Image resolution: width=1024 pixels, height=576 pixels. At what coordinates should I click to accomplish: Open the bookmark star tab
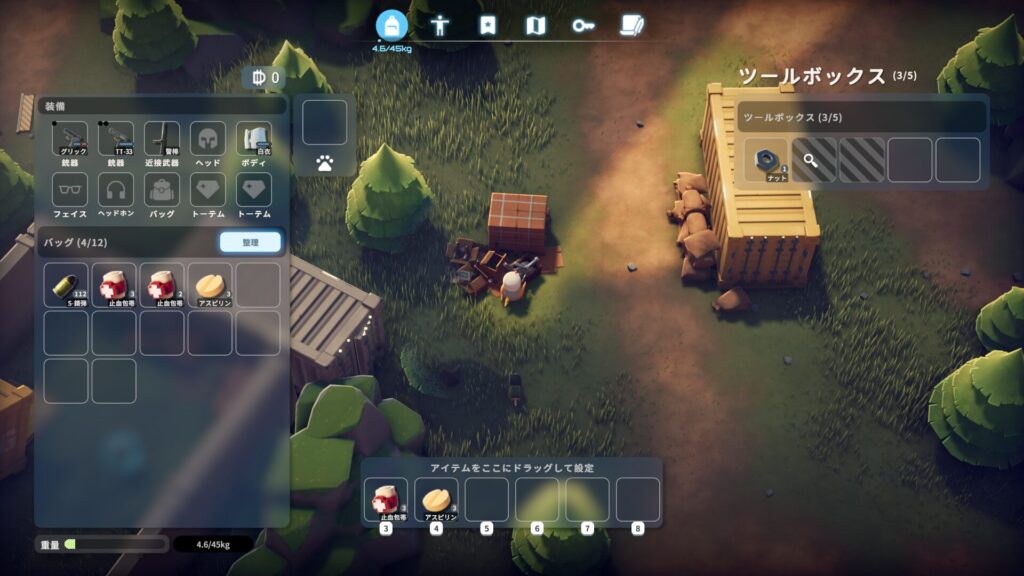coord(487,26)
